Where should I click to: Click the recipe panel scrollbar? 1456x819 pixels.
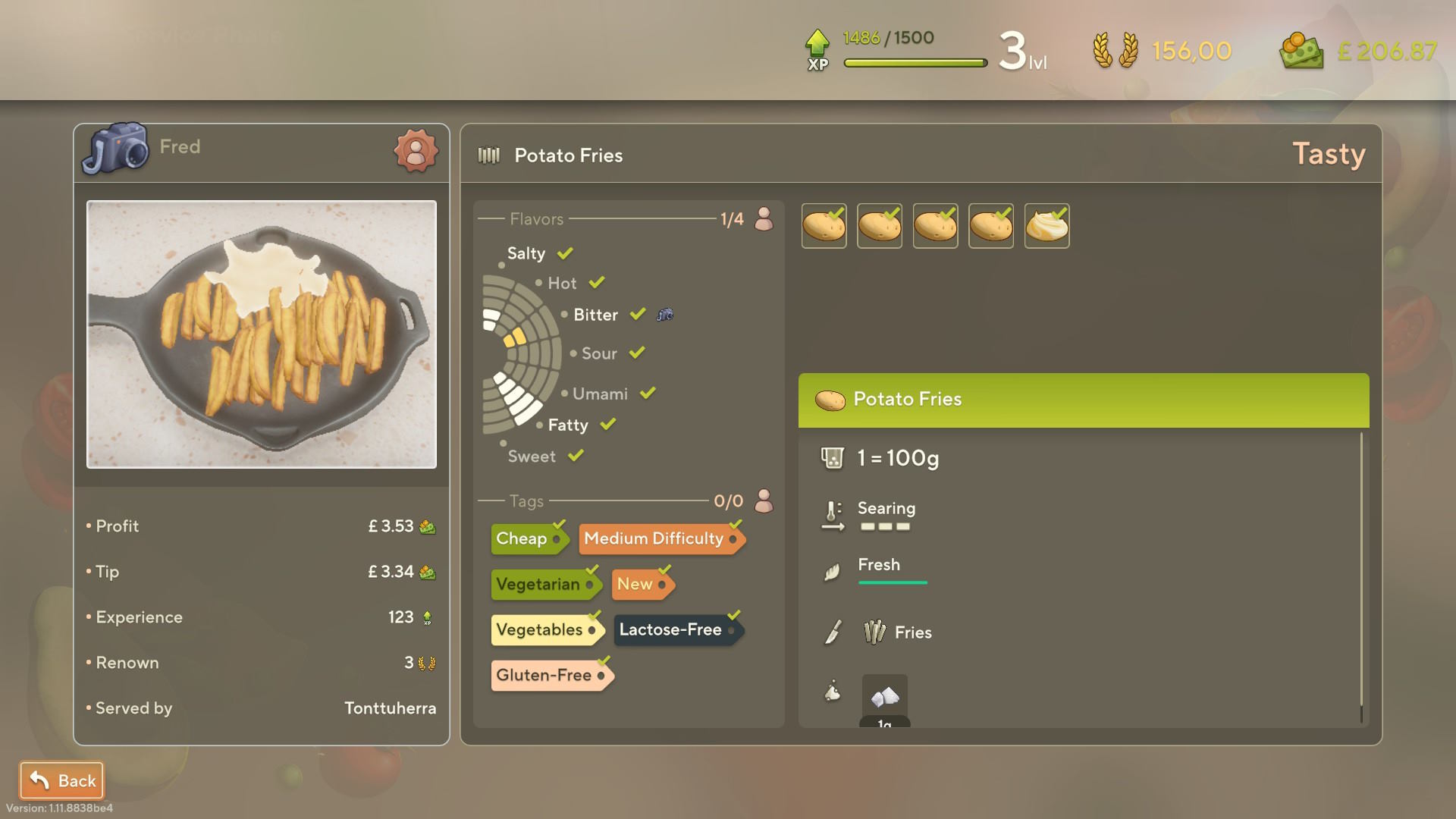pos(1361,576)
